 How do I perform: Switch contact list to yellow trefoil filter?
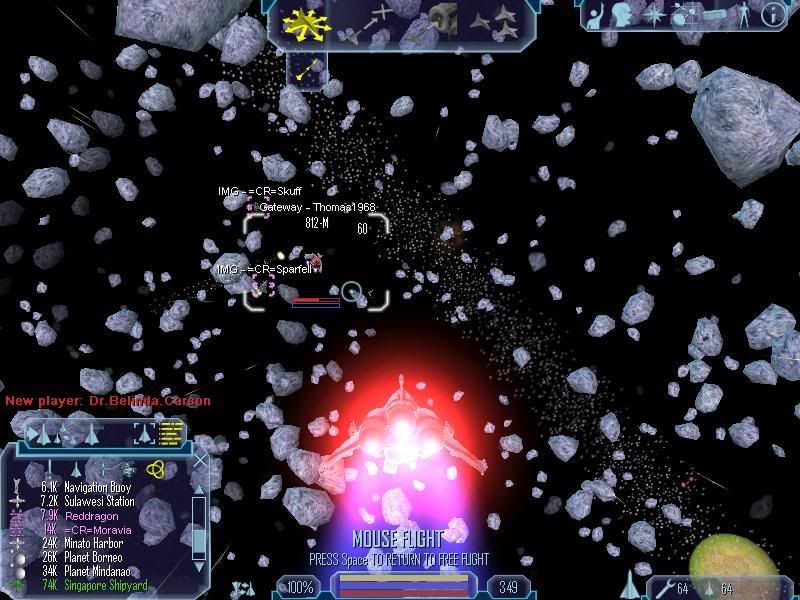155,468
